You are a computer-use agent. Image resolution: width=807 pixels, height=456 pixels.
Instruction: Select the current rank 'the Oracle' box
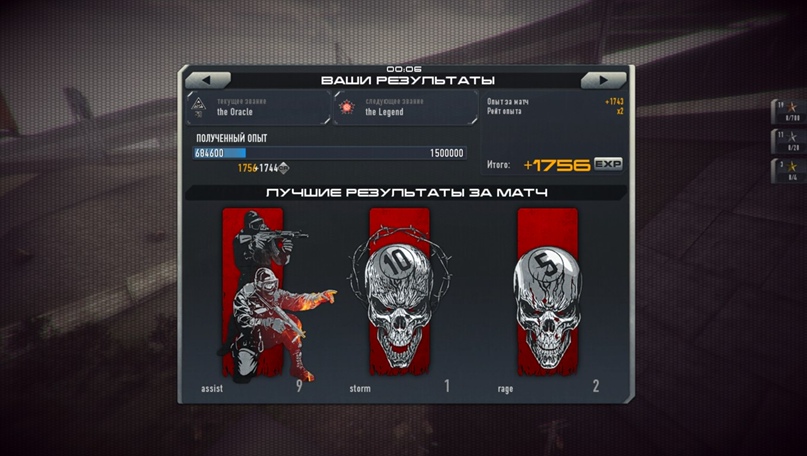pos(258,108)
